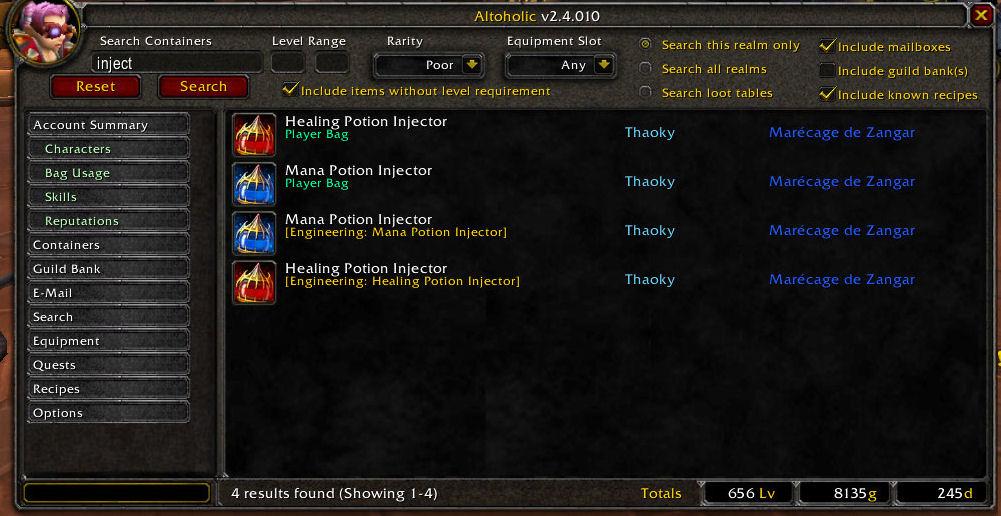The height and width of the screenshot is (516, 1001).
Task: Toggle items without level requirement checkbox
Action: (291, 90)
